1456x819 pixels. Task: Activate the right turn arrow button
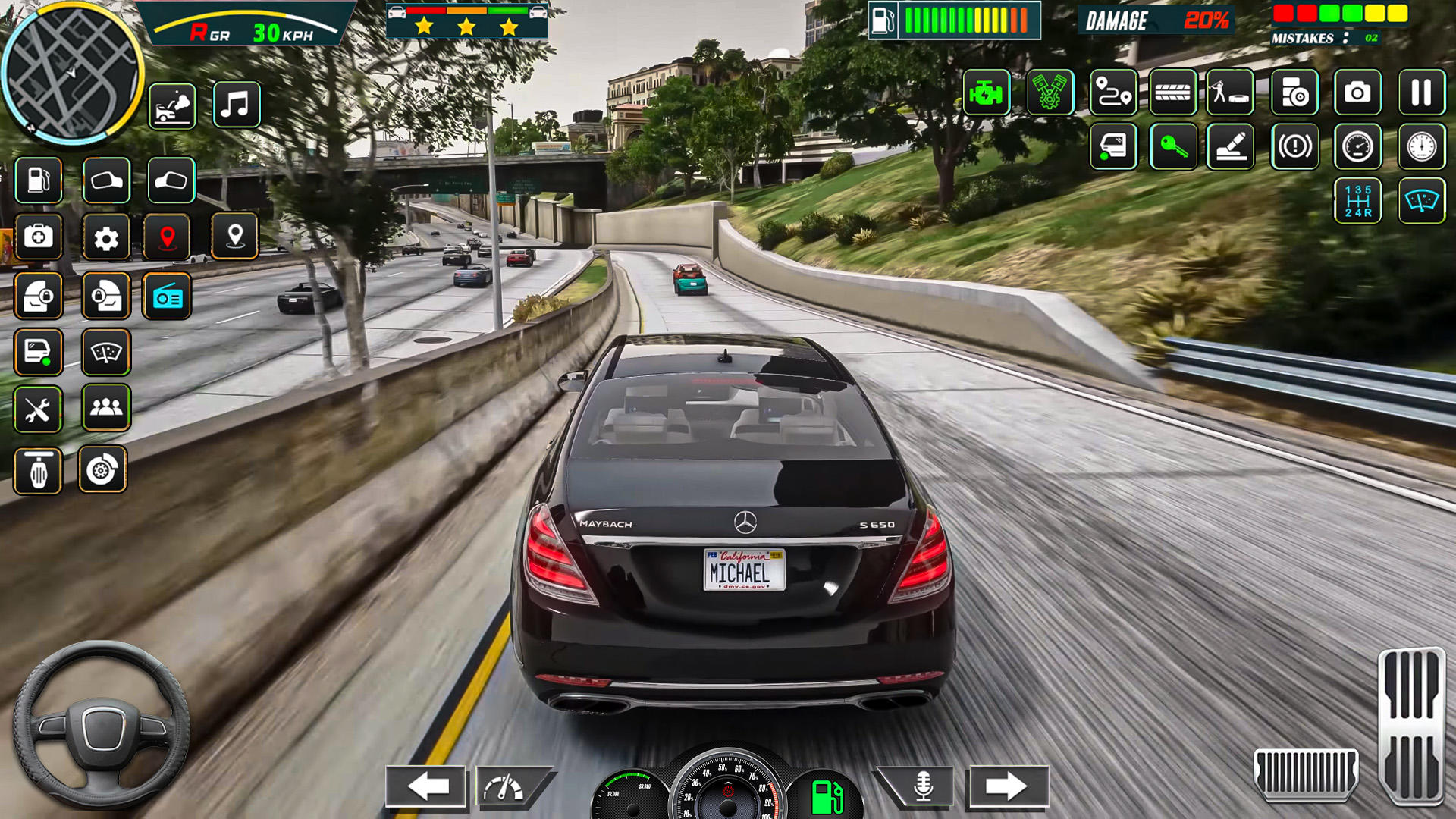pyautogui.click(x=1006, y=786)
